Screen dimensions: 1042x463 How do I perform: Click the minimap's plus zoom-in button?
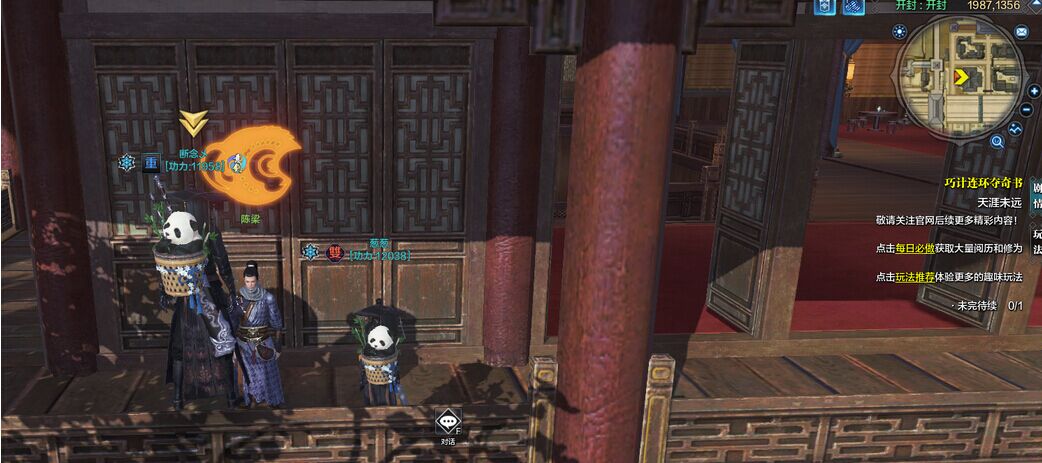coord(1032,91)
